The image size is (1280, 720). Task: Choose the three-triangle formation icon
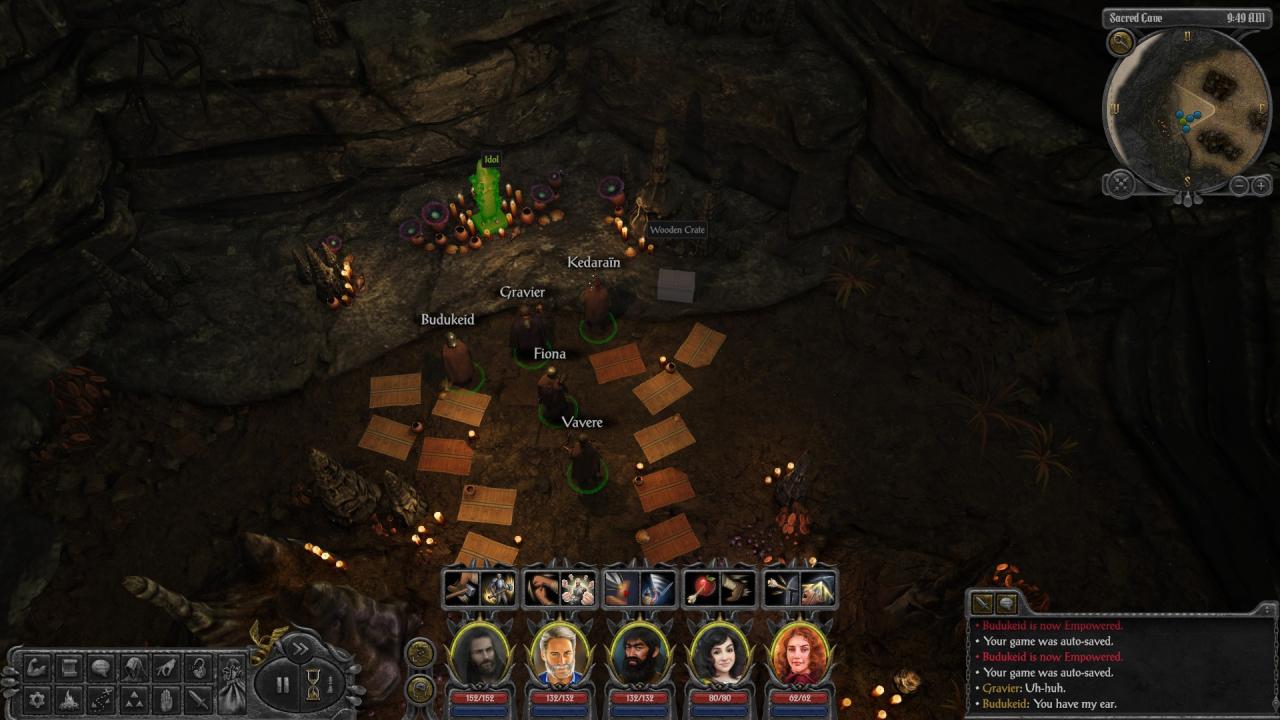click(133, 698)
